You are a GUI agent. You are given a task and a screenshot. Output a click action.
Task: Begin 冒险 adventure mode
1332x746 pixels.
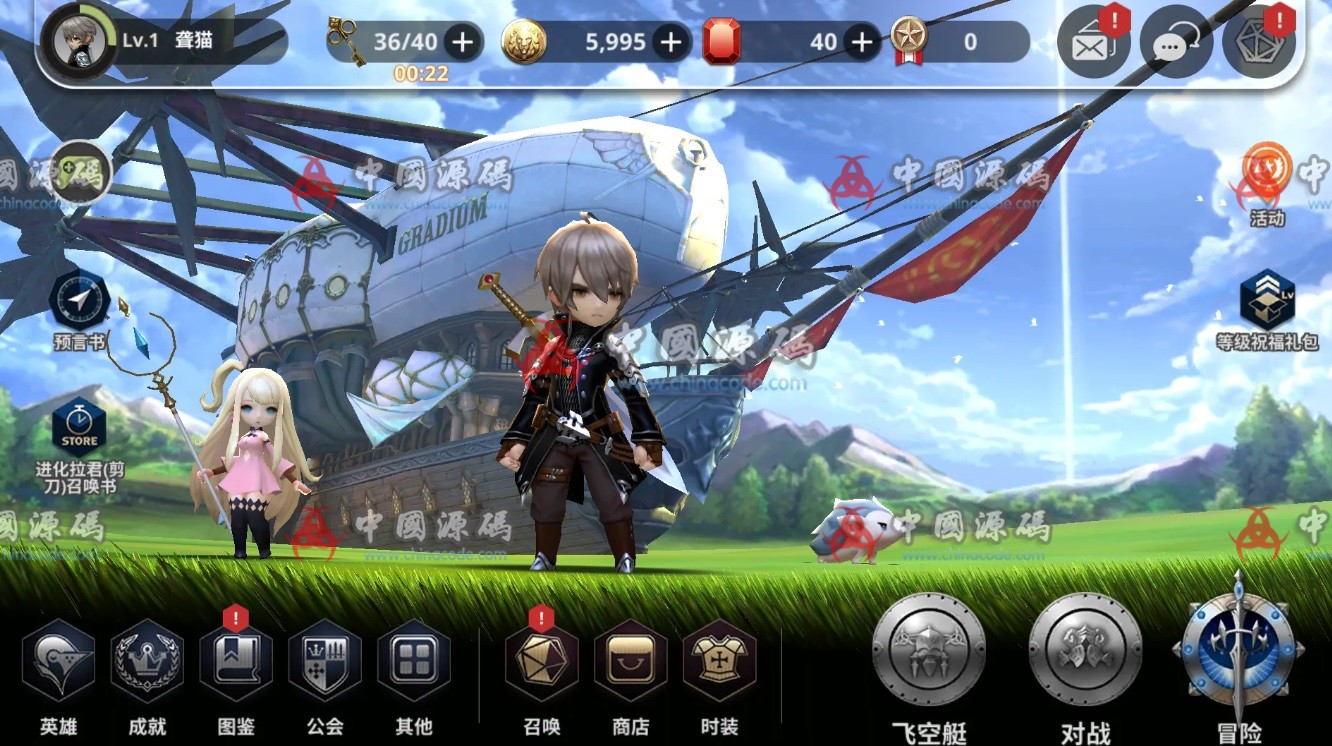click(x=1239, y=648)
